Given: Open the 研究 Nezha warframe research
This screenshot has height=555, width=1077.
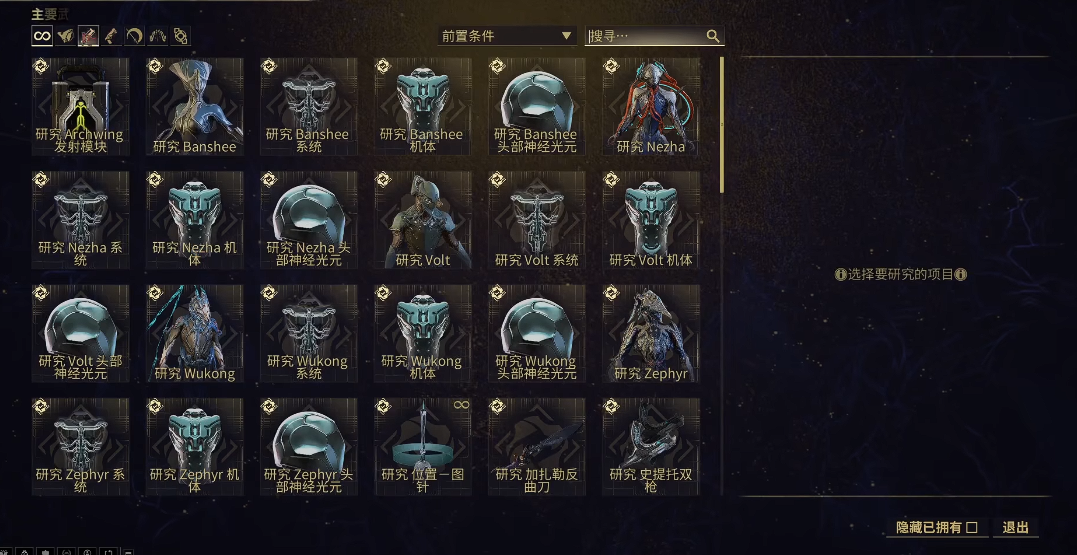Looking at the screenshot, I should click(x=651, y=107).
